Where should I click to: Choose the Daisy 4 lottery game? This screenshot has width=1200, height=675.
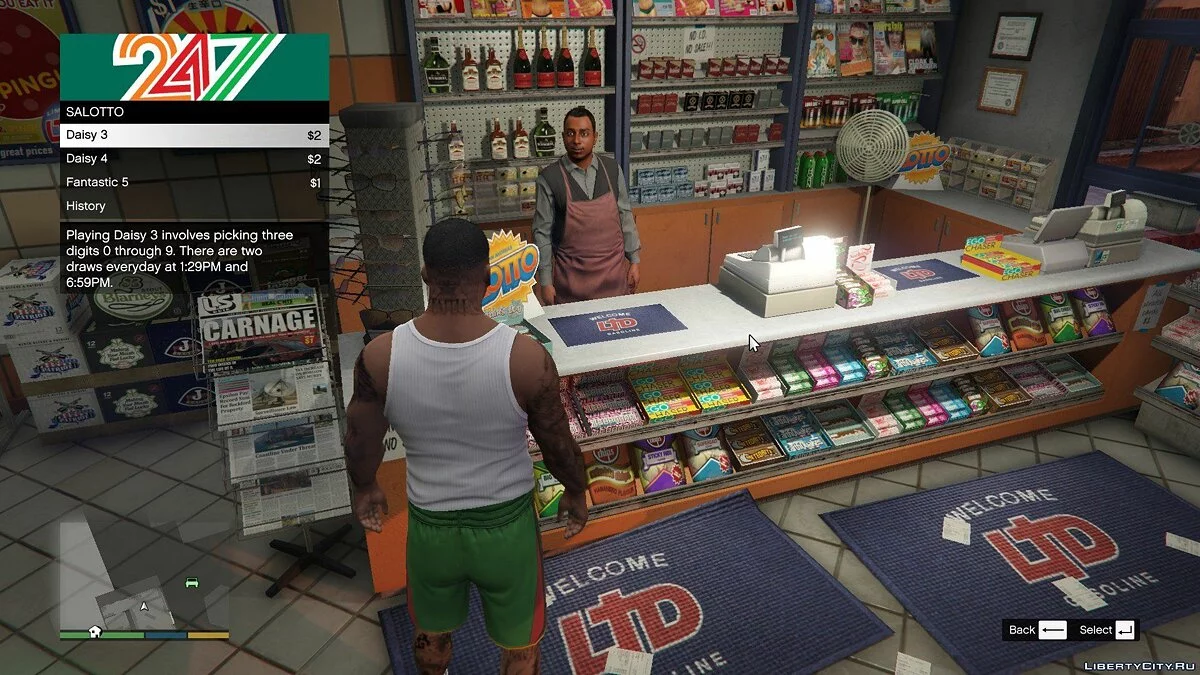click(194, 159)
